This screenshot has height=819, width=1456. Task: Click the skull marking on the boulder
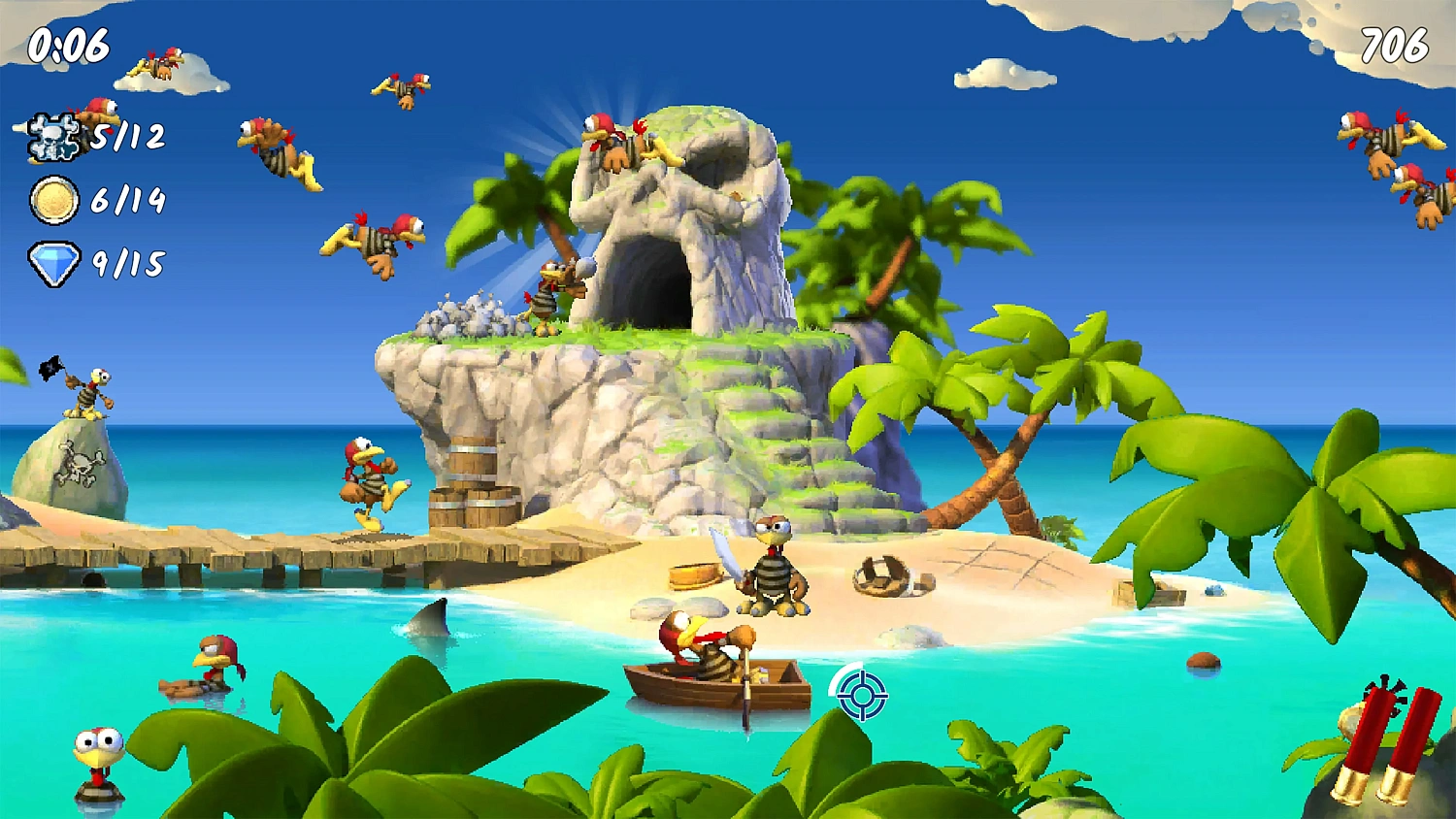coord(82,462)
